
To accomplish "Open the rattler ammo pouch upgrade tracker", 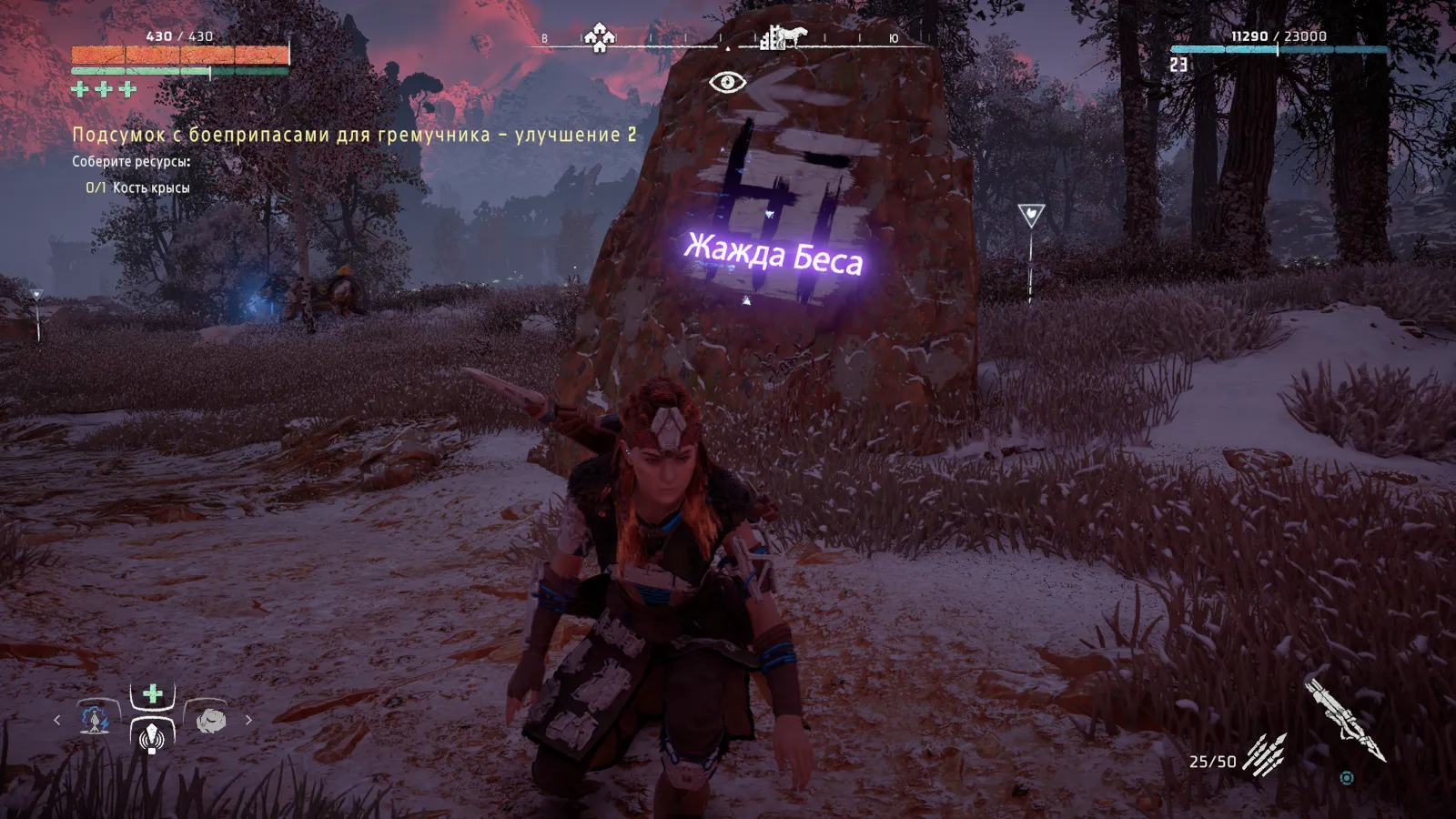I will point(354,135).
